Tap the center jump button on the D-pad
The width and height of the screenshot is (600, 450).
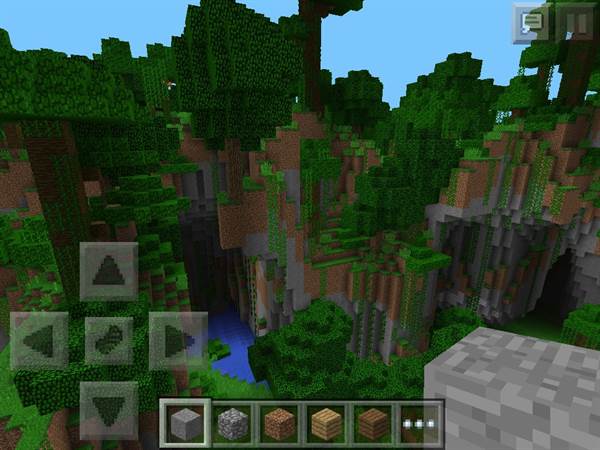tap(108, 340)
